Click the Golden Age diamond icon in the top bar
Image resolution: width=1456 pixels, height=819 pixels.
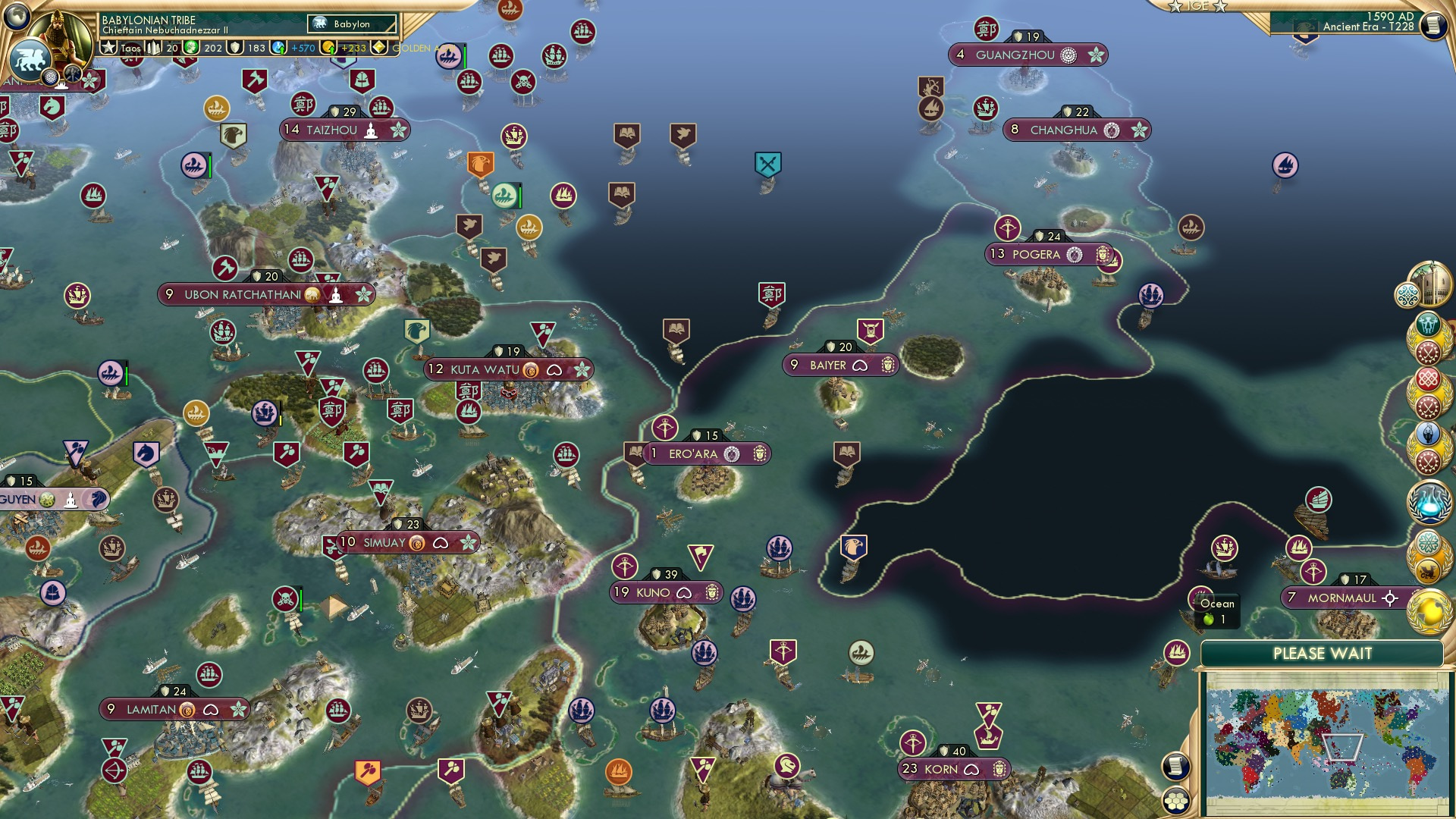click(379, 47)
